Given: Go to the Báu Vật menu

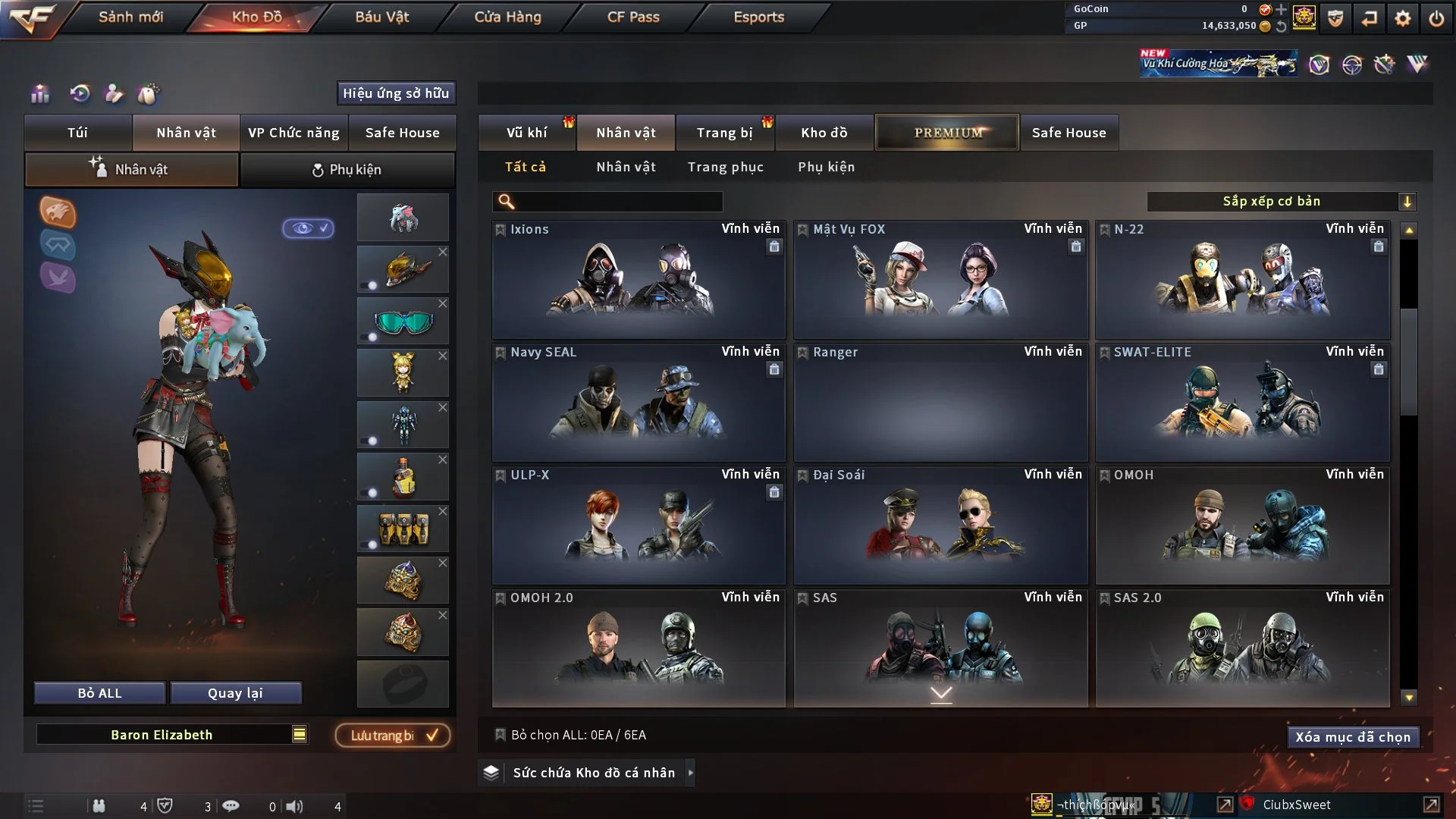Looking at the screenshot, I should 381,17.
